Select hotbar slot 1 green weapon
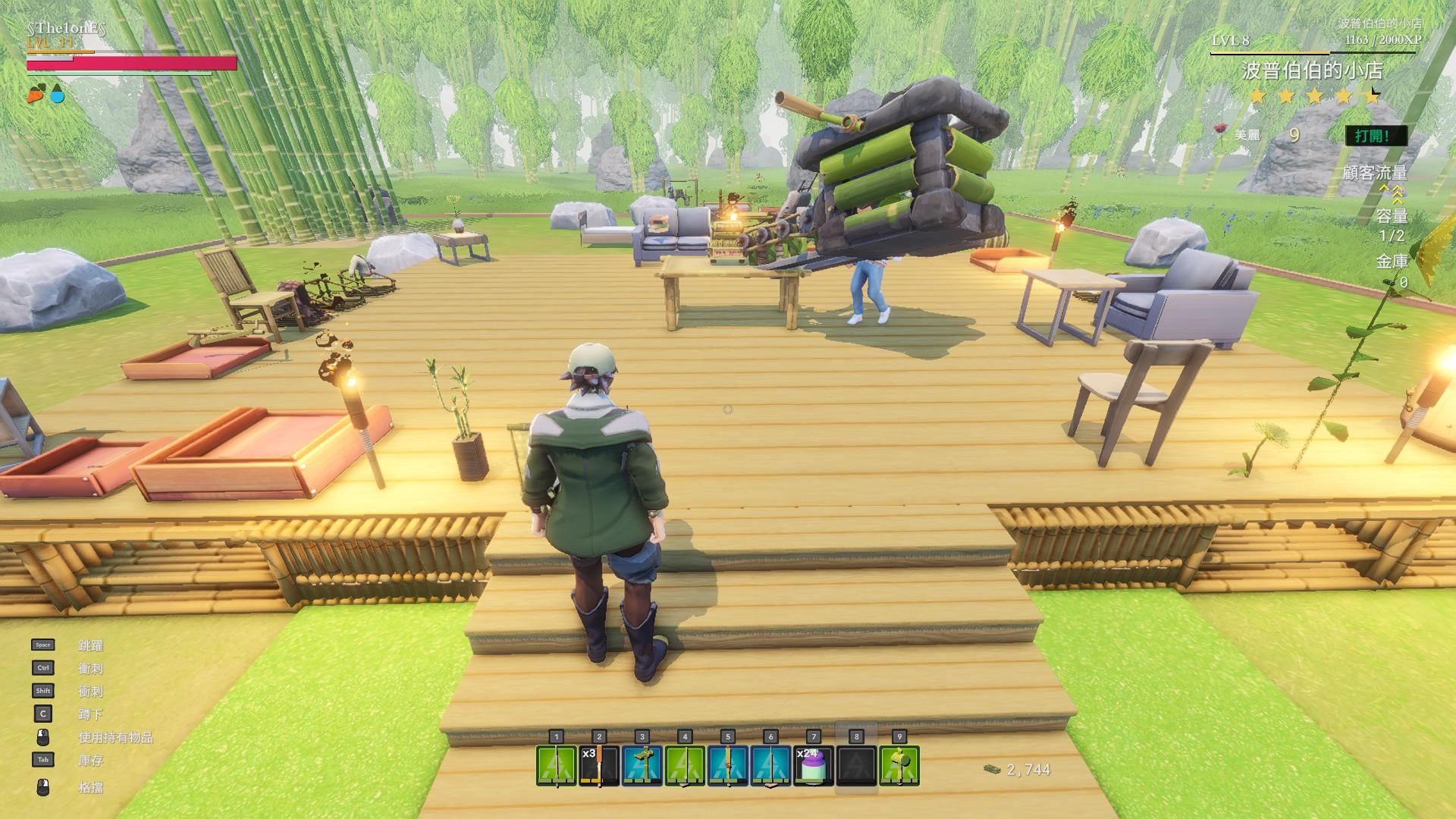Viewport: 1456px width, 819px height. (557, 765)
